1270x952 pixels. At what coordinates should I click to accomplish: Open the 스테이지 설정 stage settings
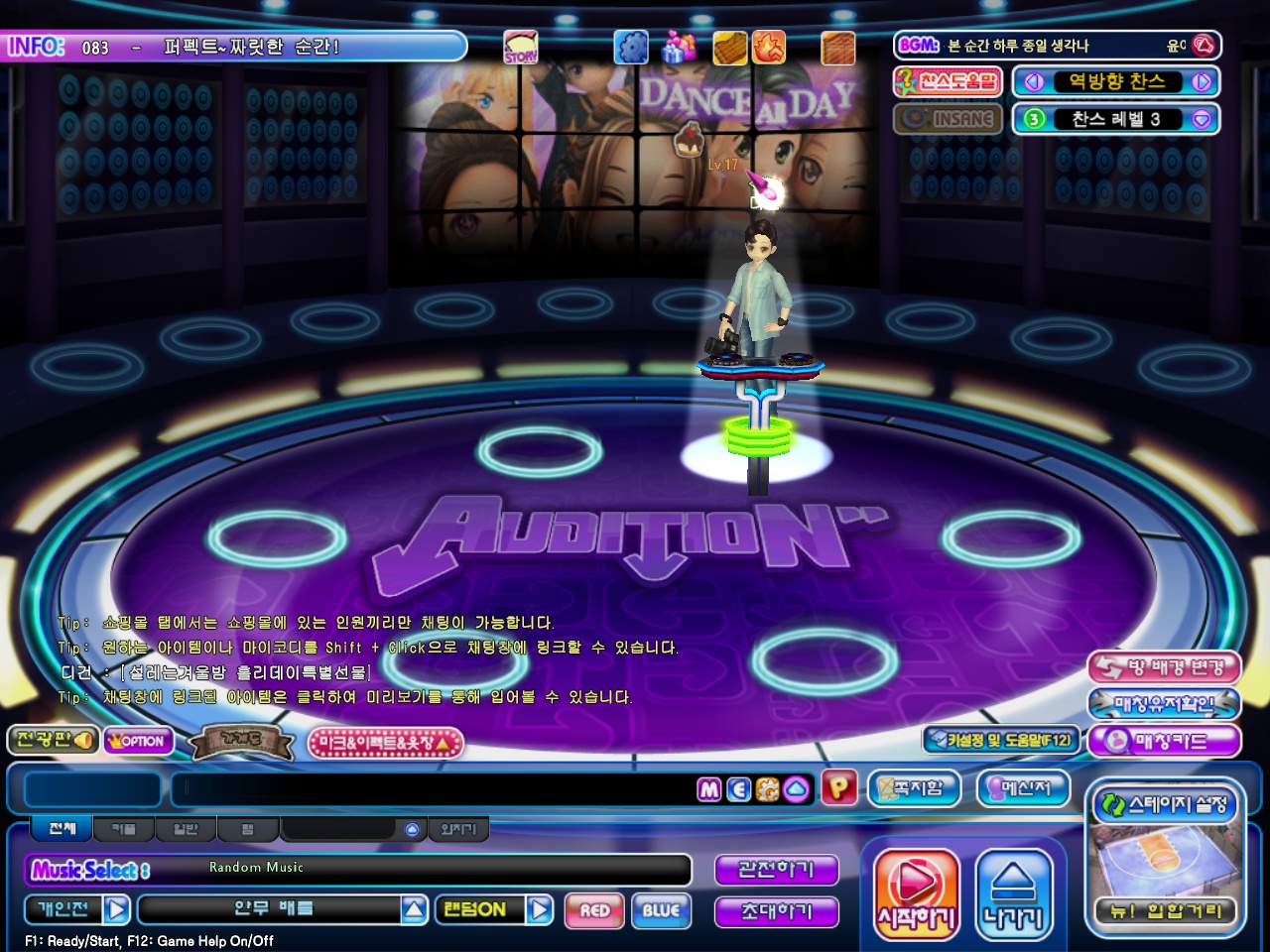coord(1166,804)
